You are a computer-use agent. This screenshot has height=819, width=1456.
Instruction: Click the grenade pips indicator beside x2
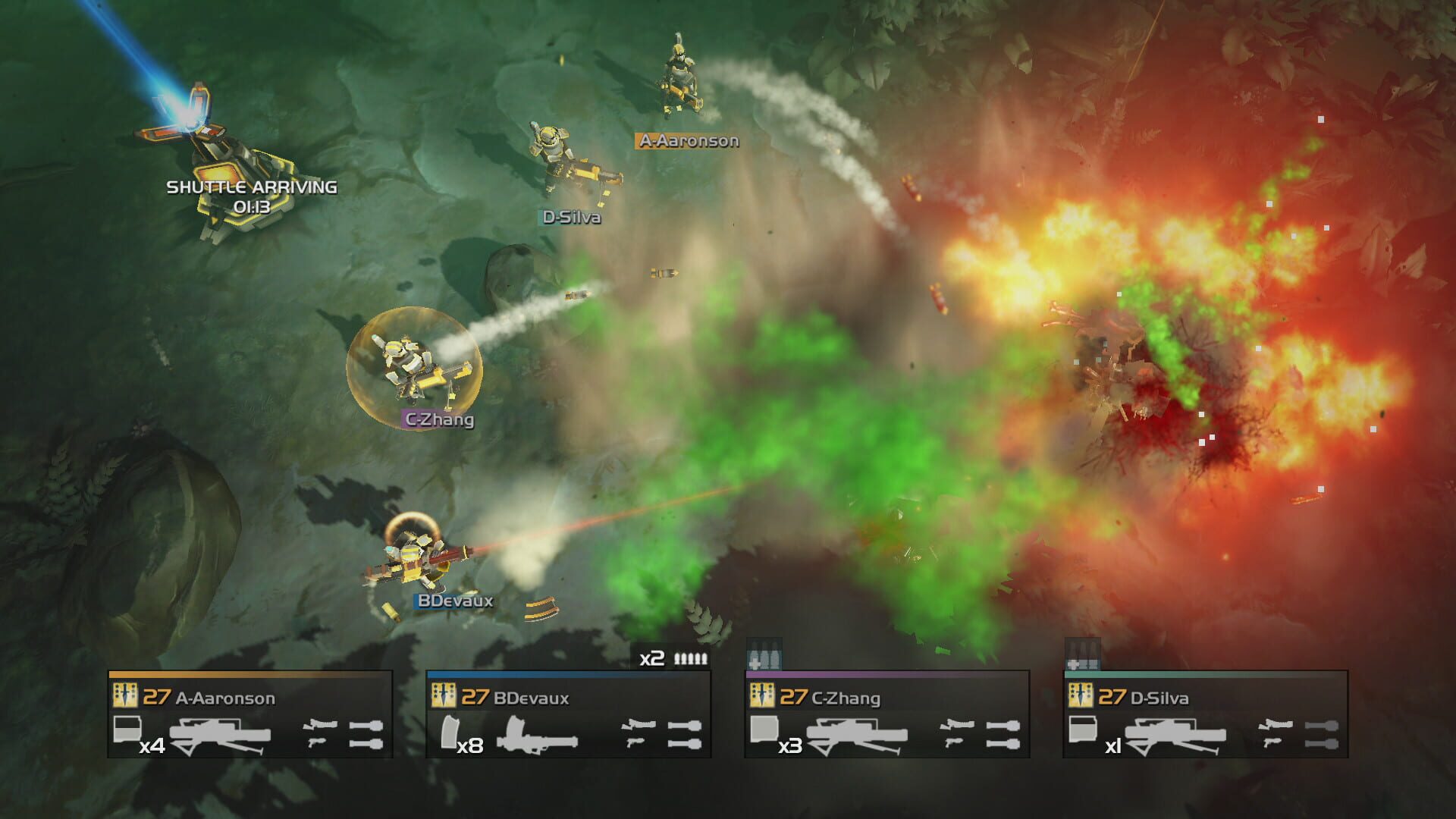click(x=690, y=659)
